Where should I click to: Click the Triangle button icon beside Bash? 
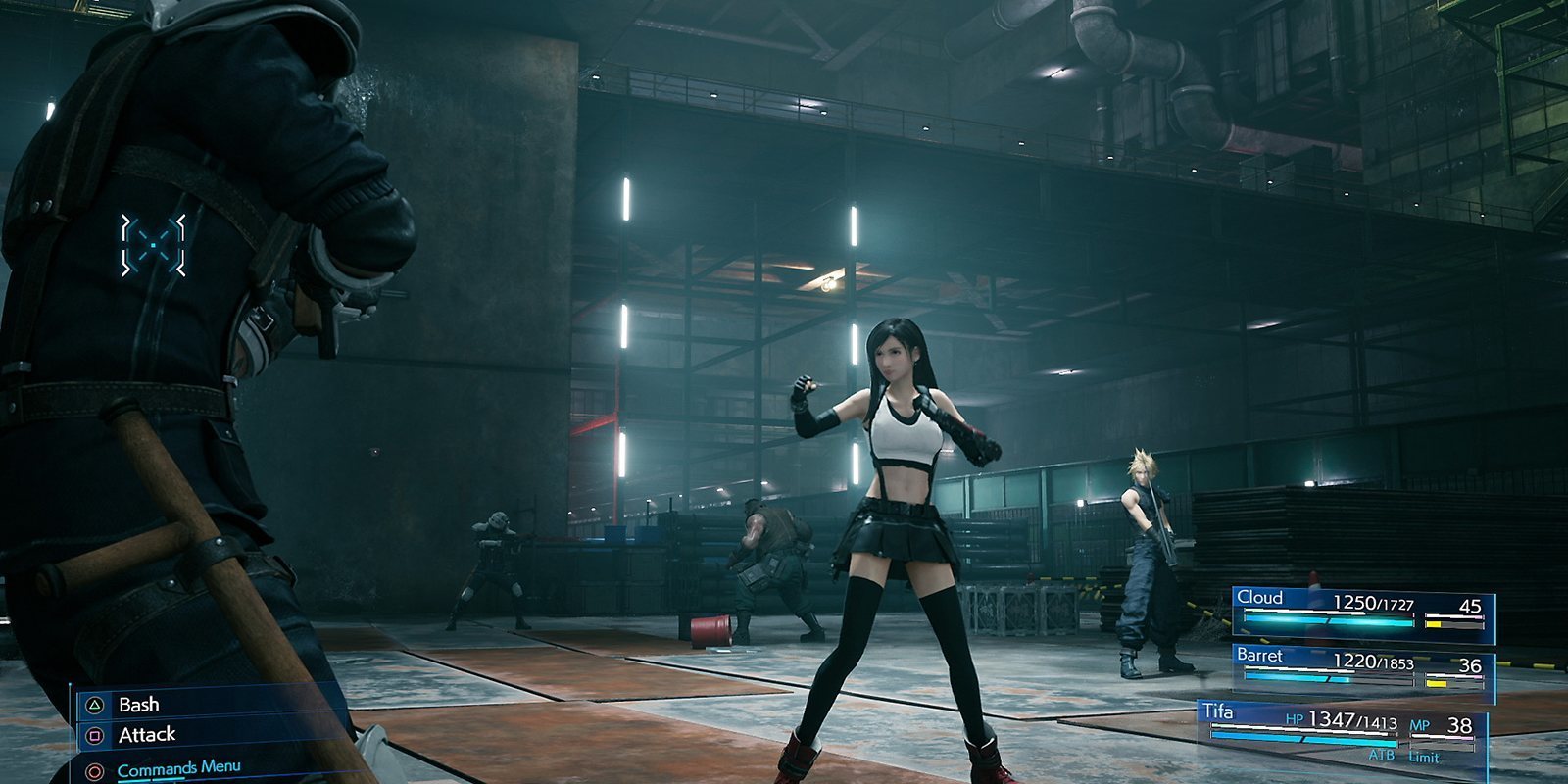[x=94, y=706]
